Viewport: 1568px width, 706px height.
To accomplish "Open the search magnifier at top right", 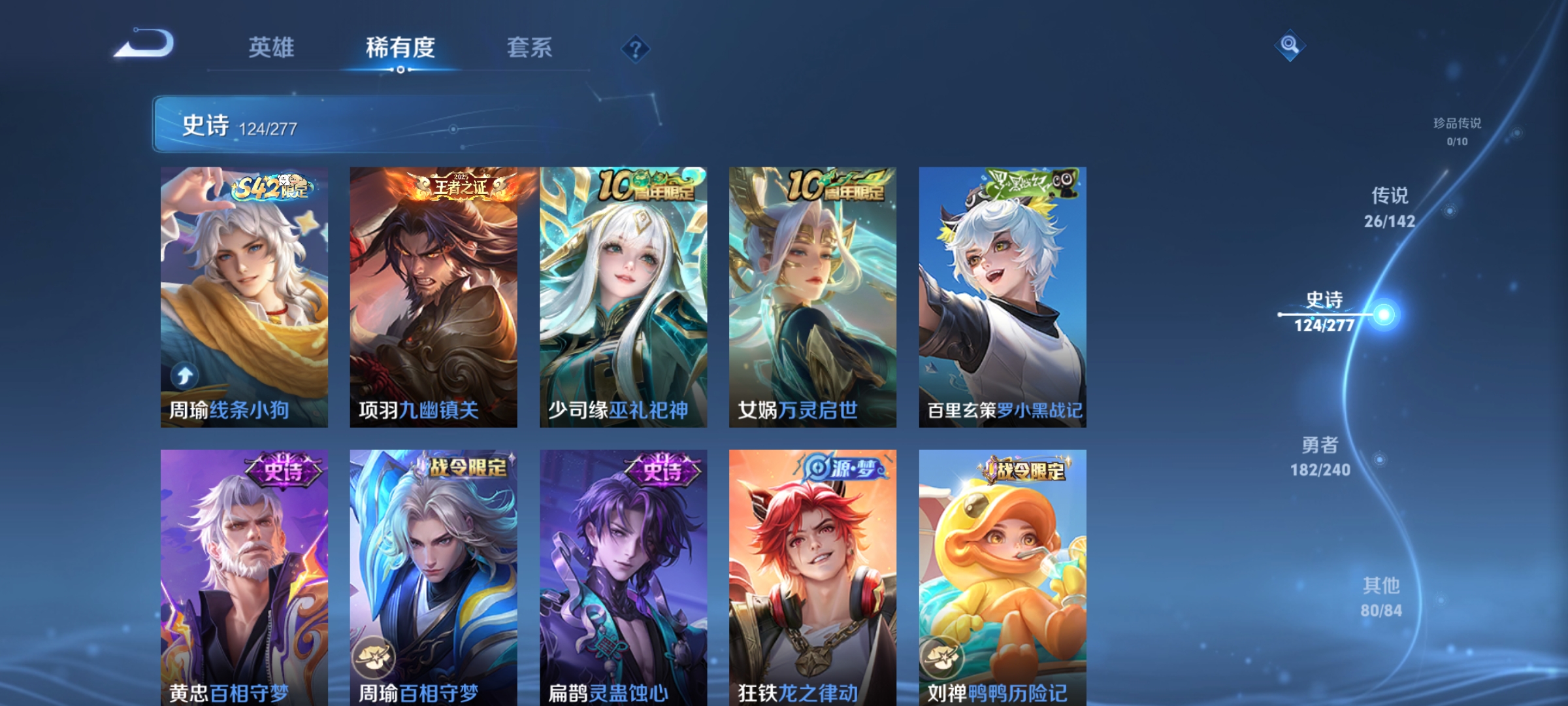I will coord(1289,46).
